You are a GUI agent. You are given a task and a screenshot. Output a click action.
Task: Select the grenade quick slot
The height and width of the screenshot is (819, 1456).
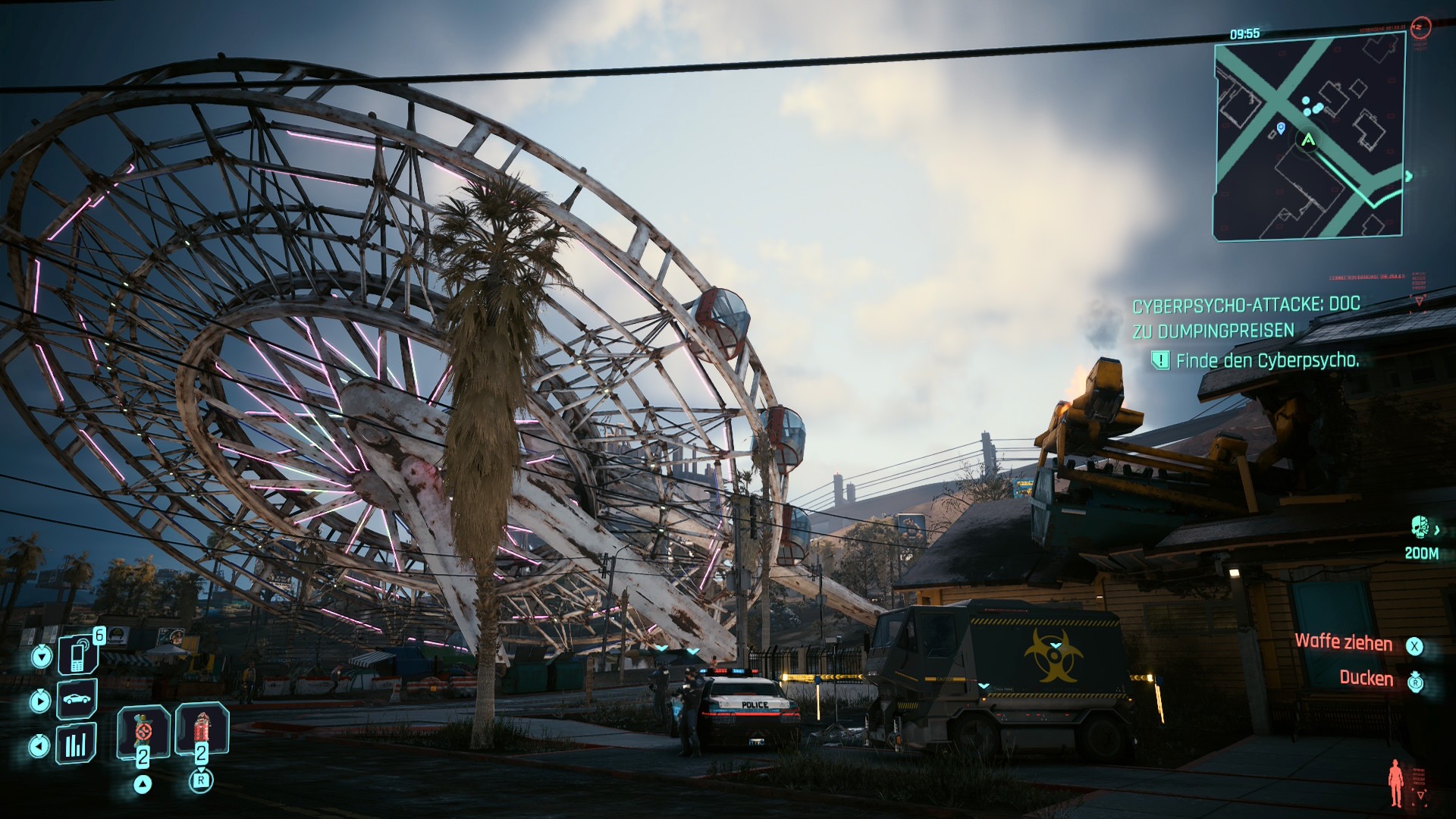coord(143,733)
